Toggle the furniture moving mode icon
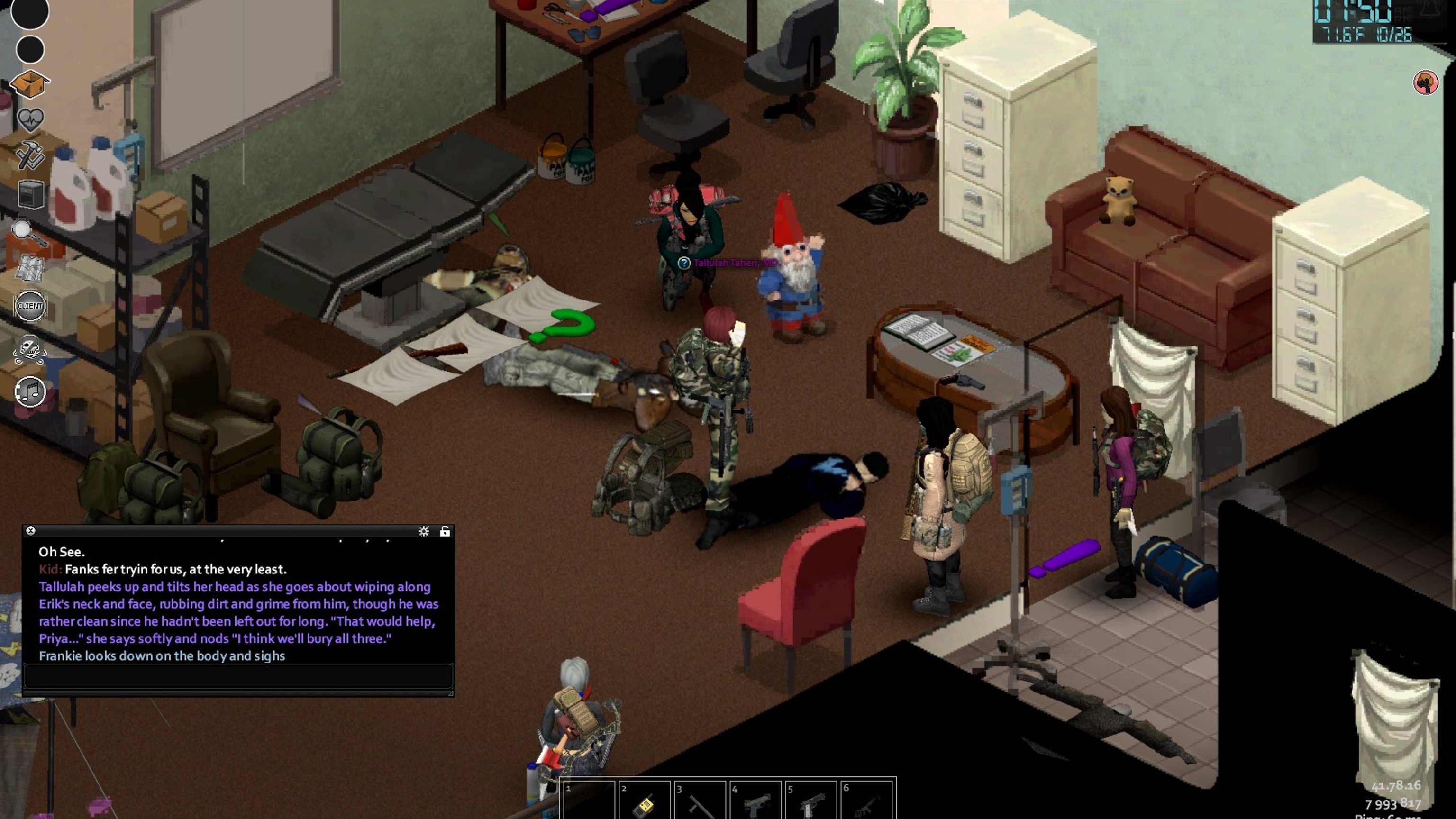 point(30,195)
